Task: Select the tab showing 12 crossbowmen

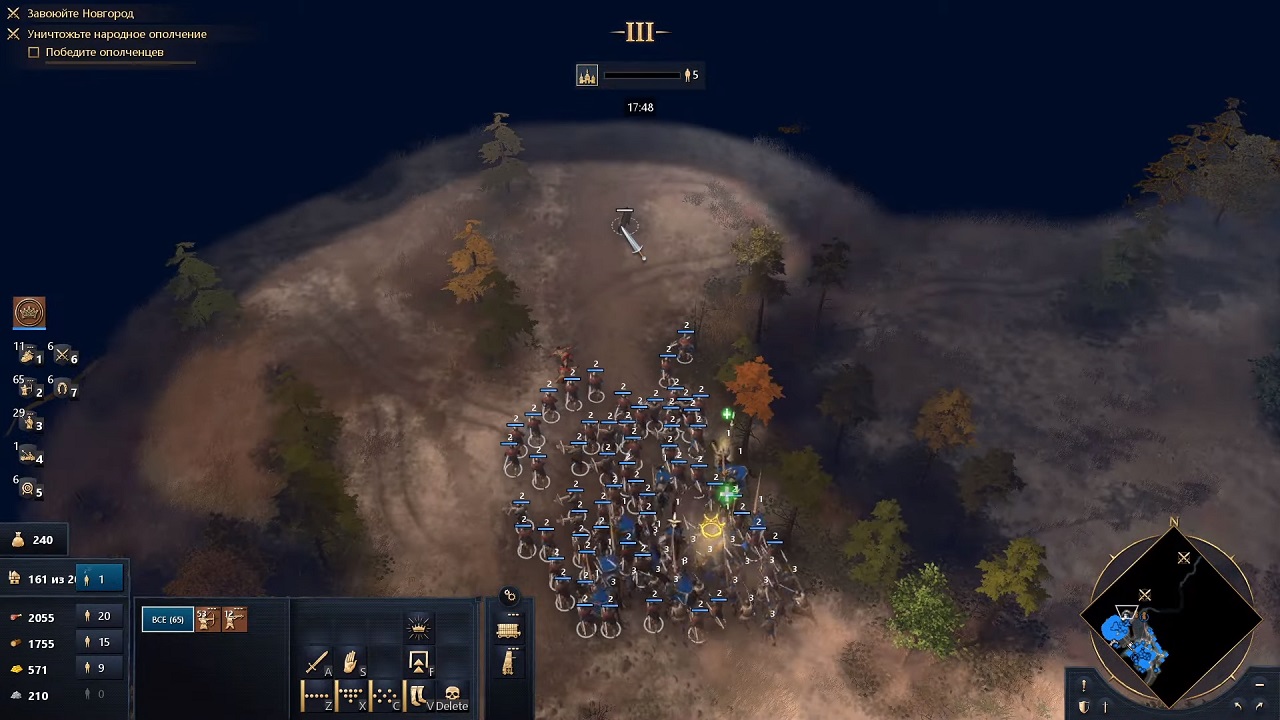Action: click(x=234, y=618)
